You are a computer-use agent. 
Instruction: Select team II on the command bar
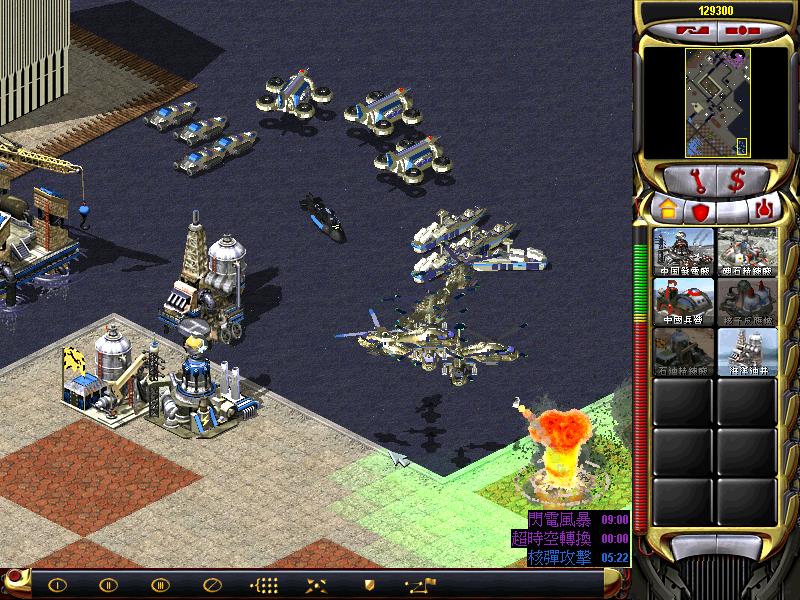108,584
